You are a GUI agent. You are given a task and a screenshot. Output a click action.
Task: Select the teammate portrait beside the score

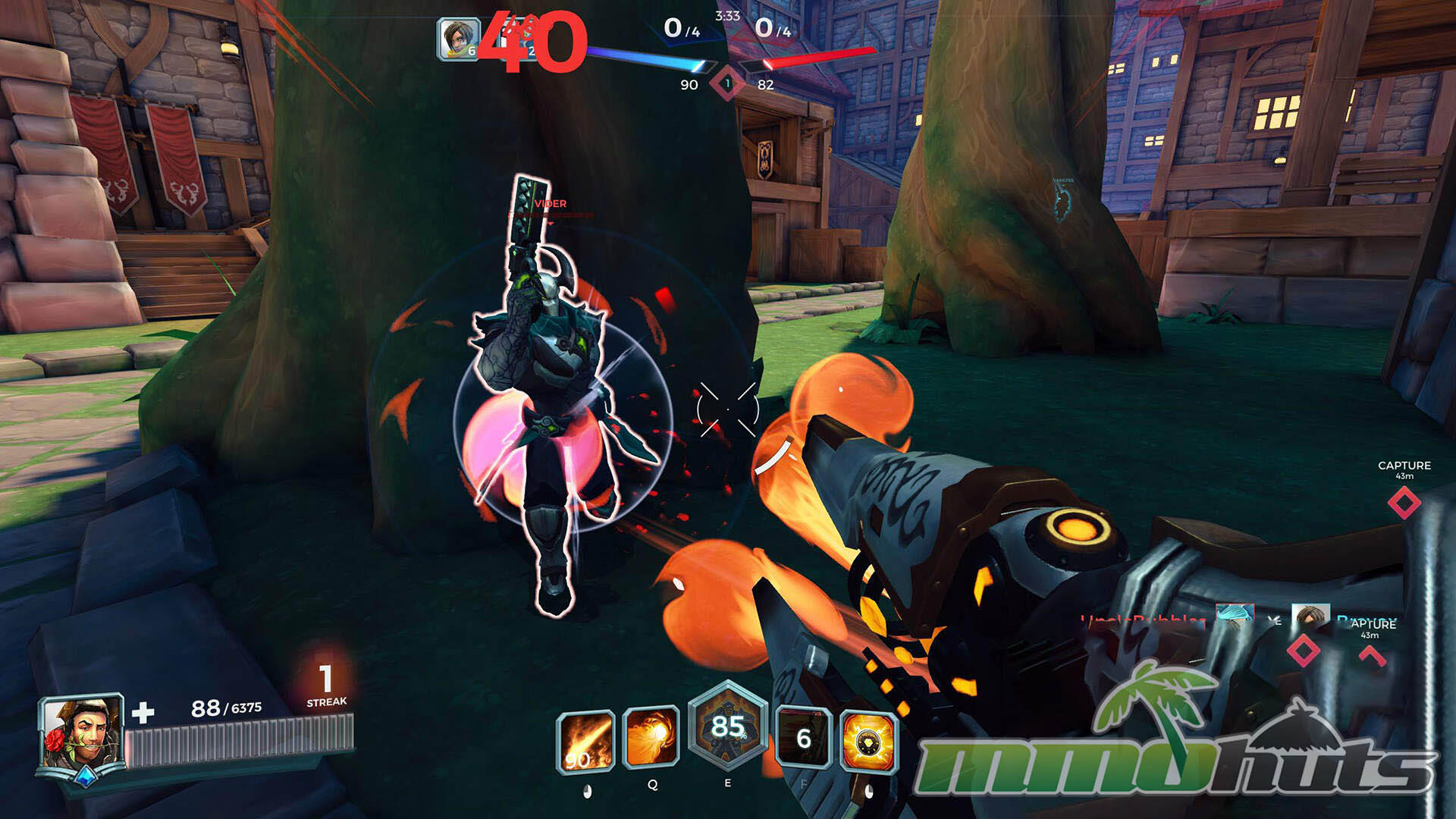click(458, 38)
